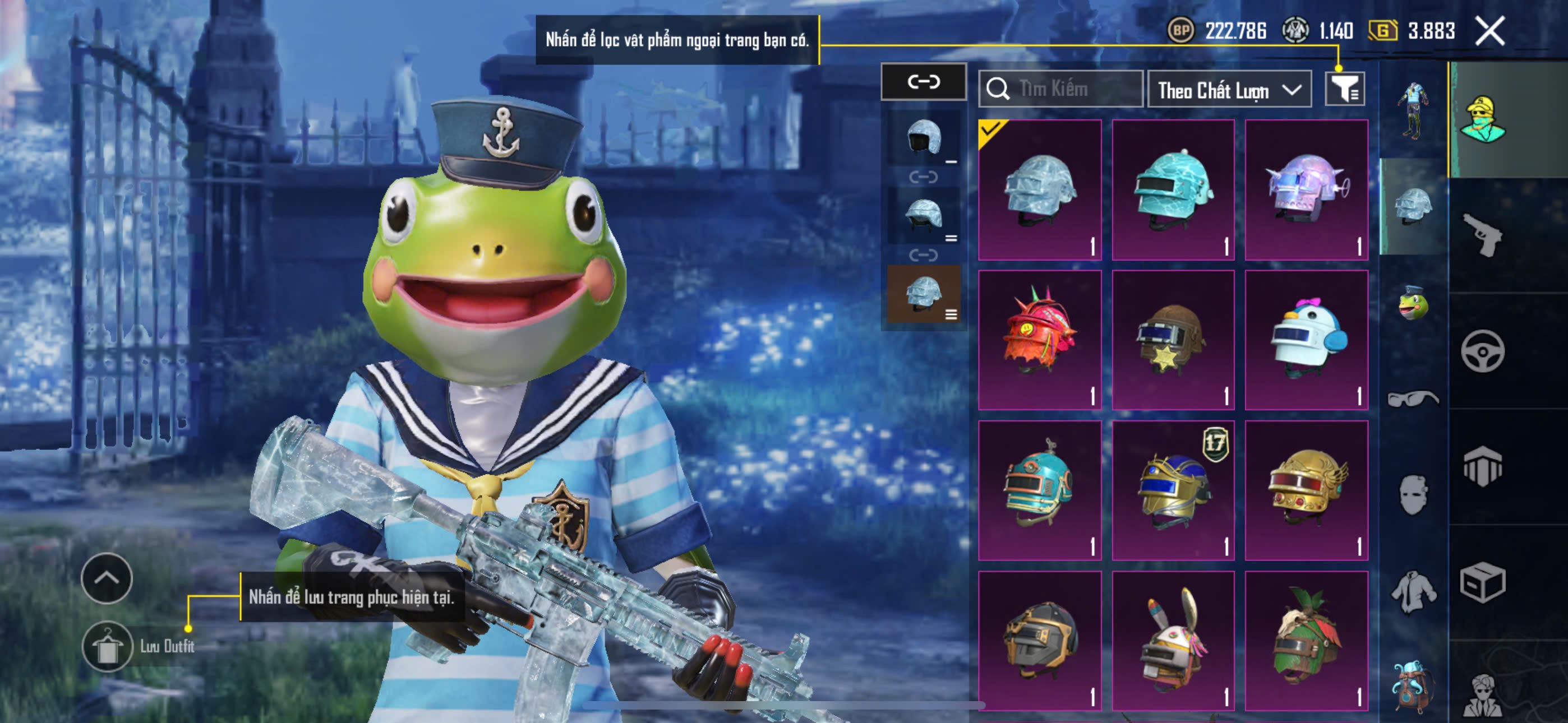Close the inventory with the X button
This screenshot has height=723, width=1568.
(1489, 31)
